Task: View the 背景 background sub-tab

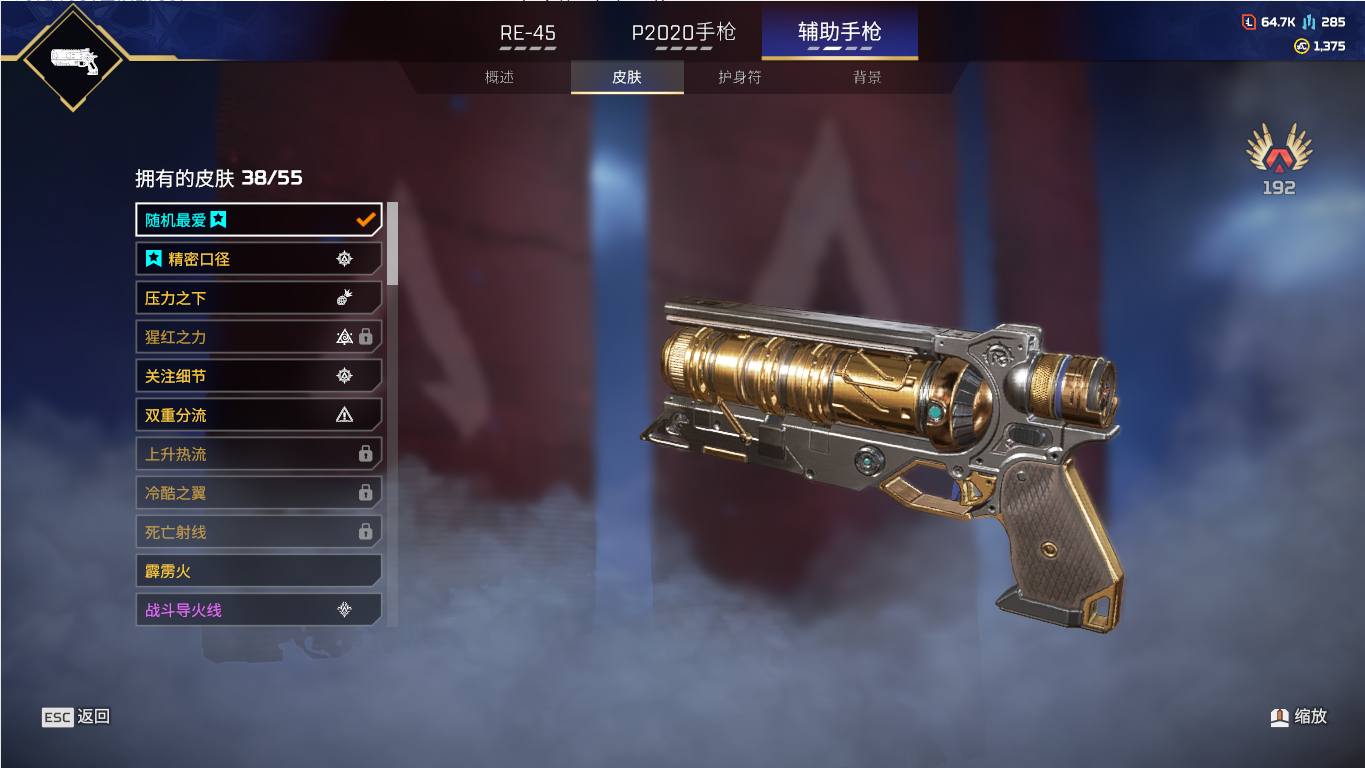Action: coord(867,77)
